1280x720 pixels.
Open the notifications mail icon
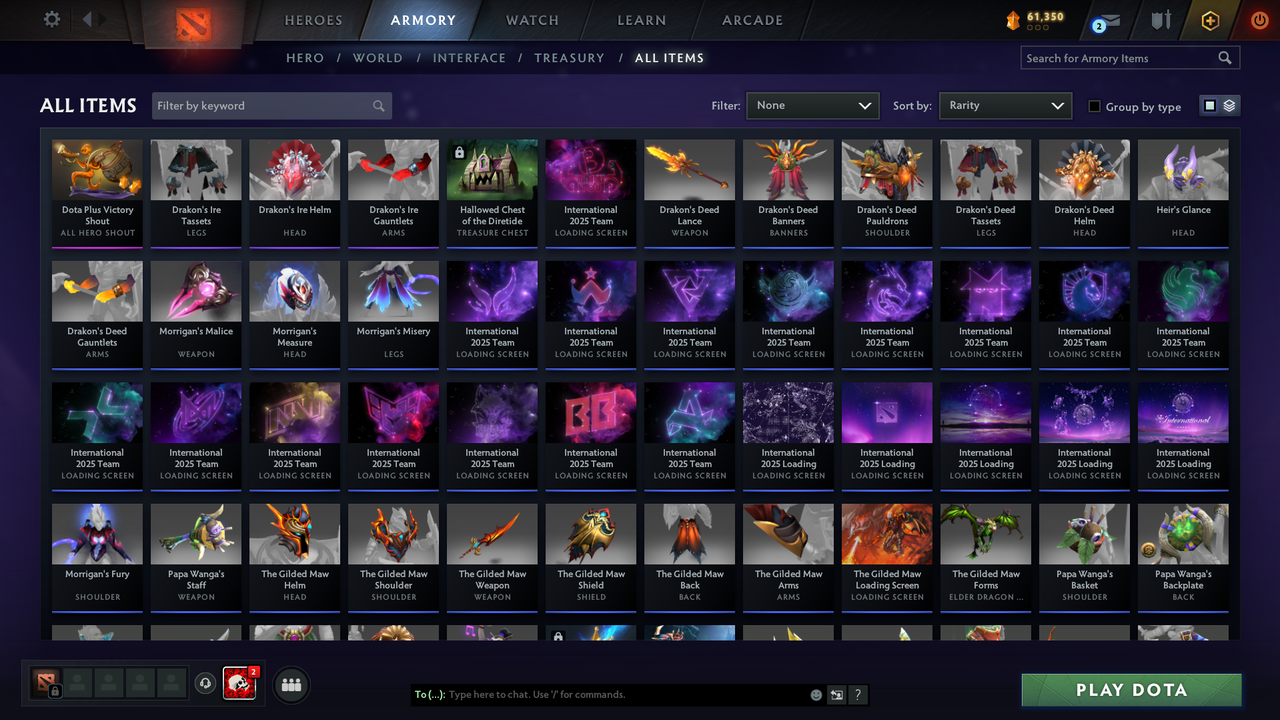pos(1111,19)
